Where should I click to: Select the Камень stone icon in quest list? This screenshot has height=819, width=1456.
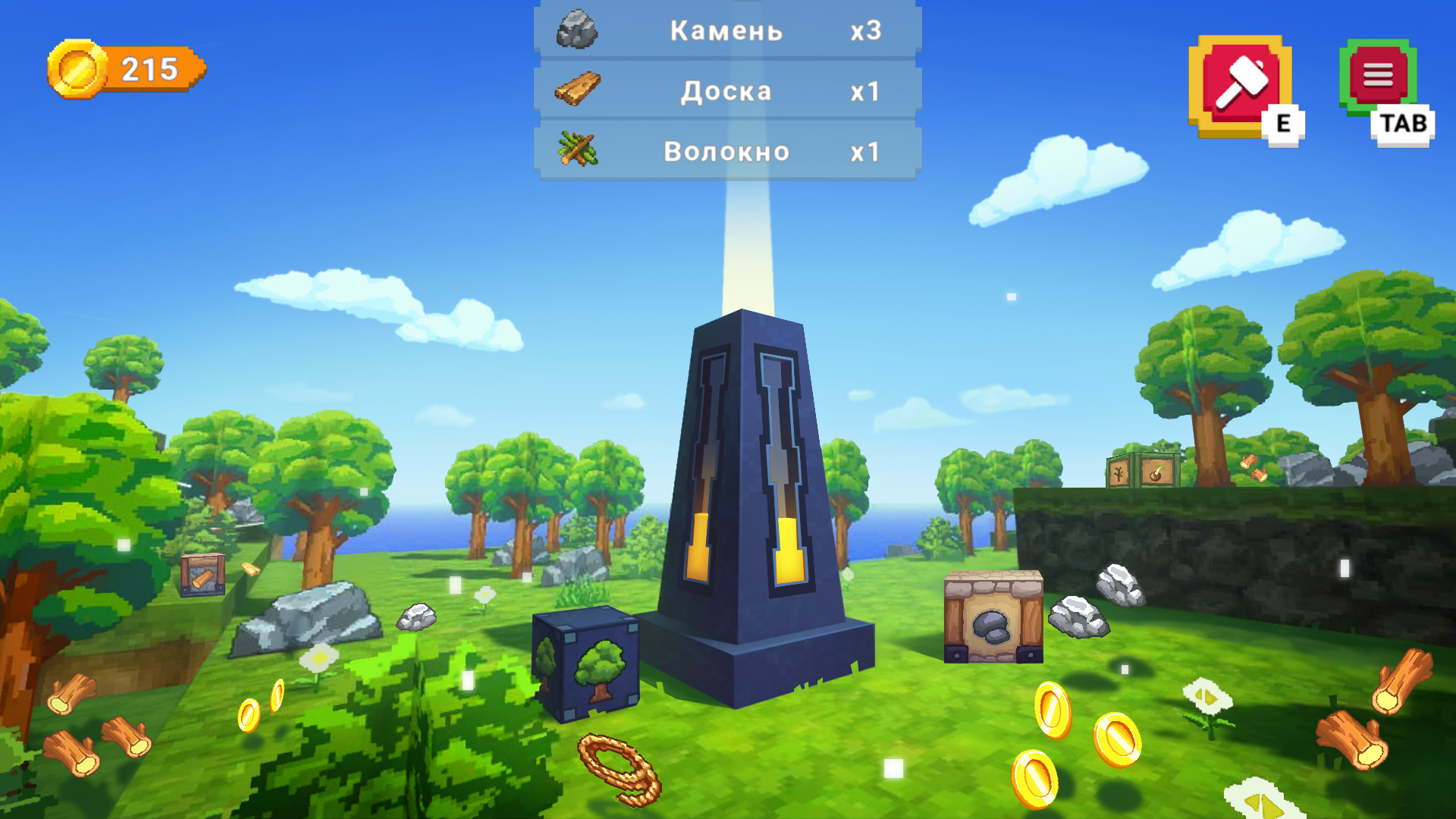coord(576,30)
